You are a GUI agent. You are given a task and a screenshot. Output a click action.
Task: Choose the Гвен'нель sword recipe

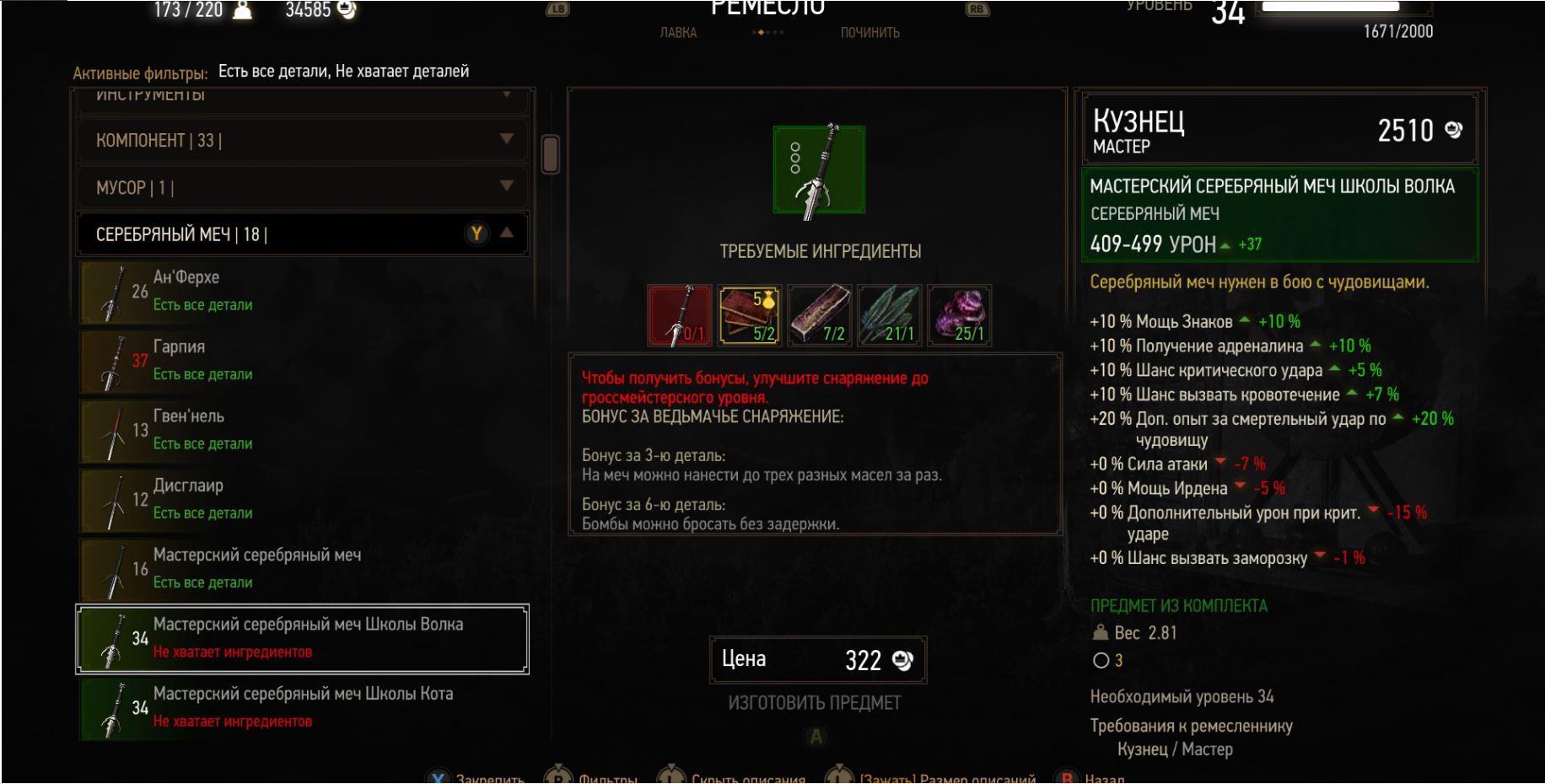pyautogui.click(x=302, y=430)
